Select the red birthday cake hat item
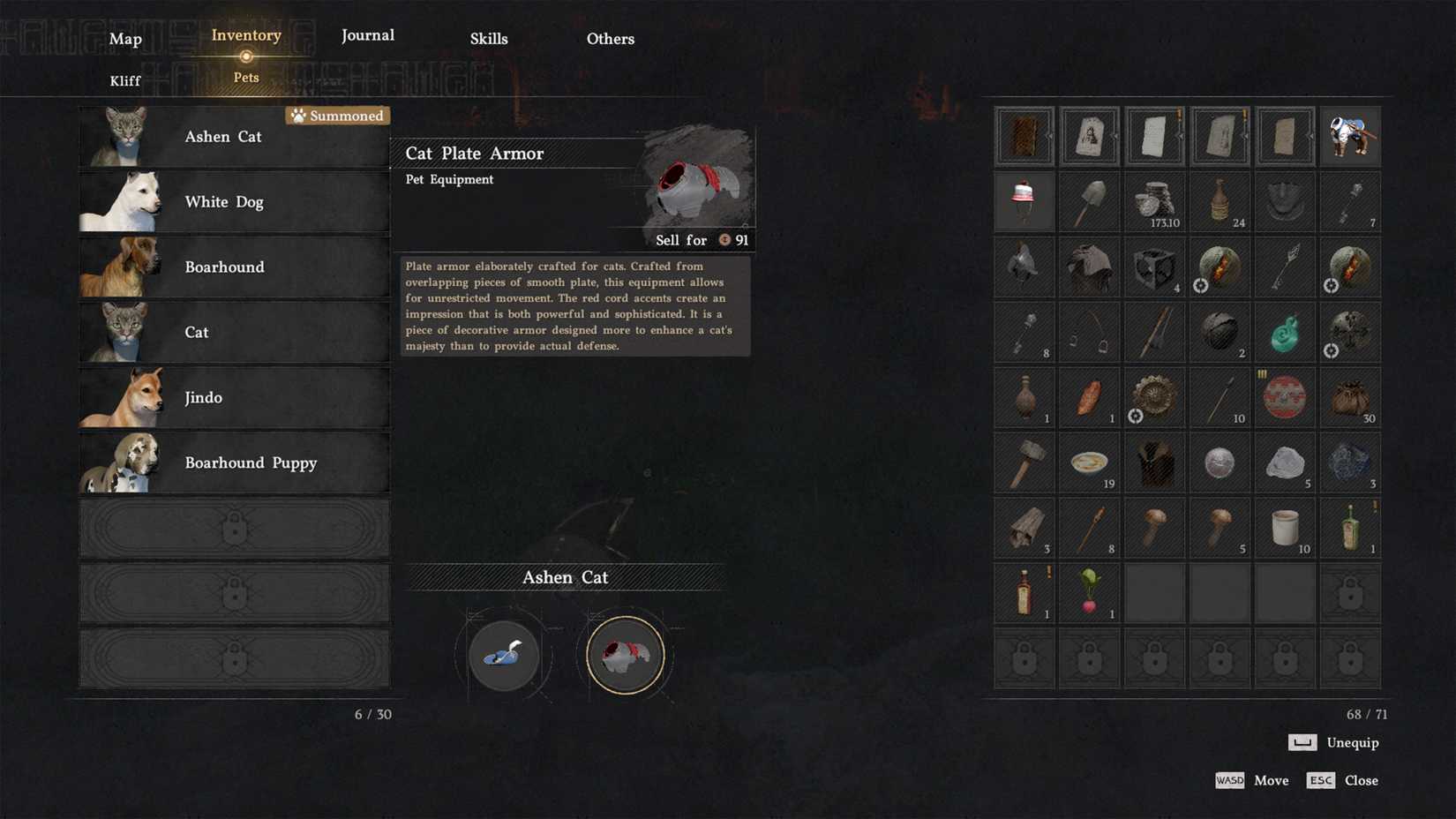This screenshot has width=1456, height=819. coord(1024,201)
